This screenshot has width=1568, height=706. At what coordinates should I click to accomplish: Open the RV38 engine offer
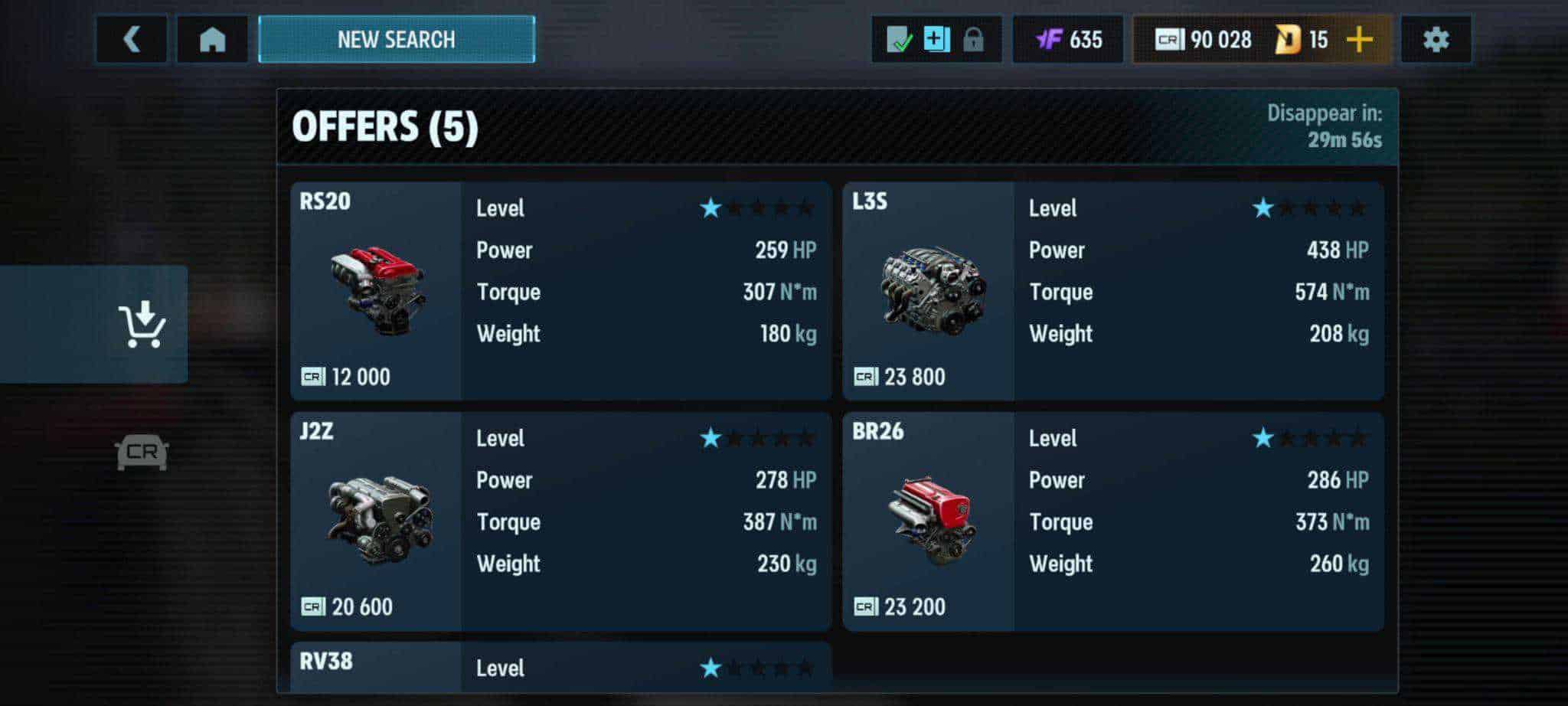click(560, 667)
